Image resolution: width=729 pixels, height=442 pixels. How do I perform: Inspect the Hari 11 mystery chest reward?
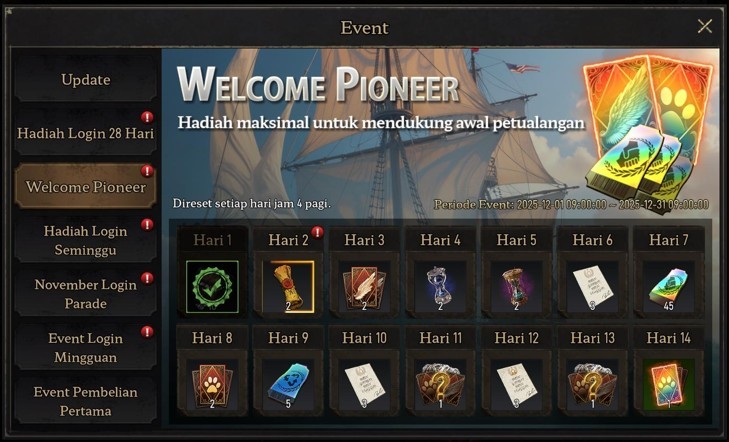point(441,384)
